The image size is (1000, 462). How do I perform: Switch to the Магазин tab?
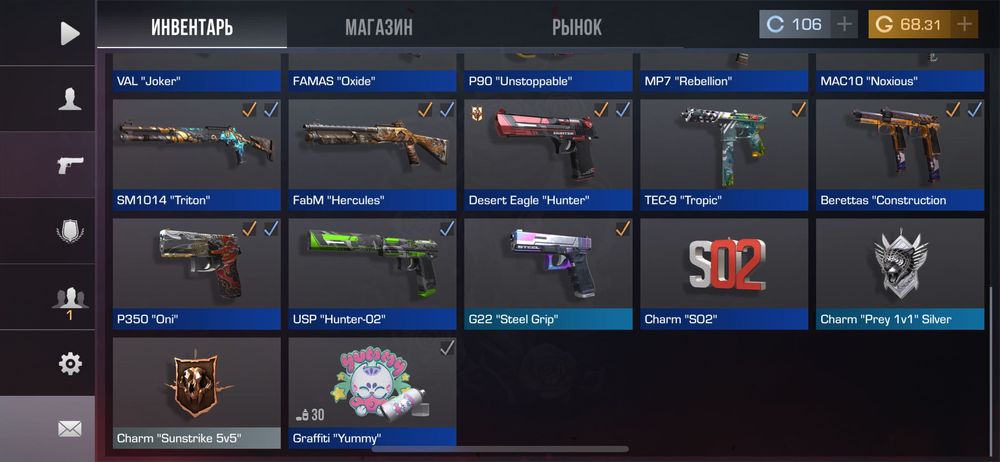[x=378, y=27]
